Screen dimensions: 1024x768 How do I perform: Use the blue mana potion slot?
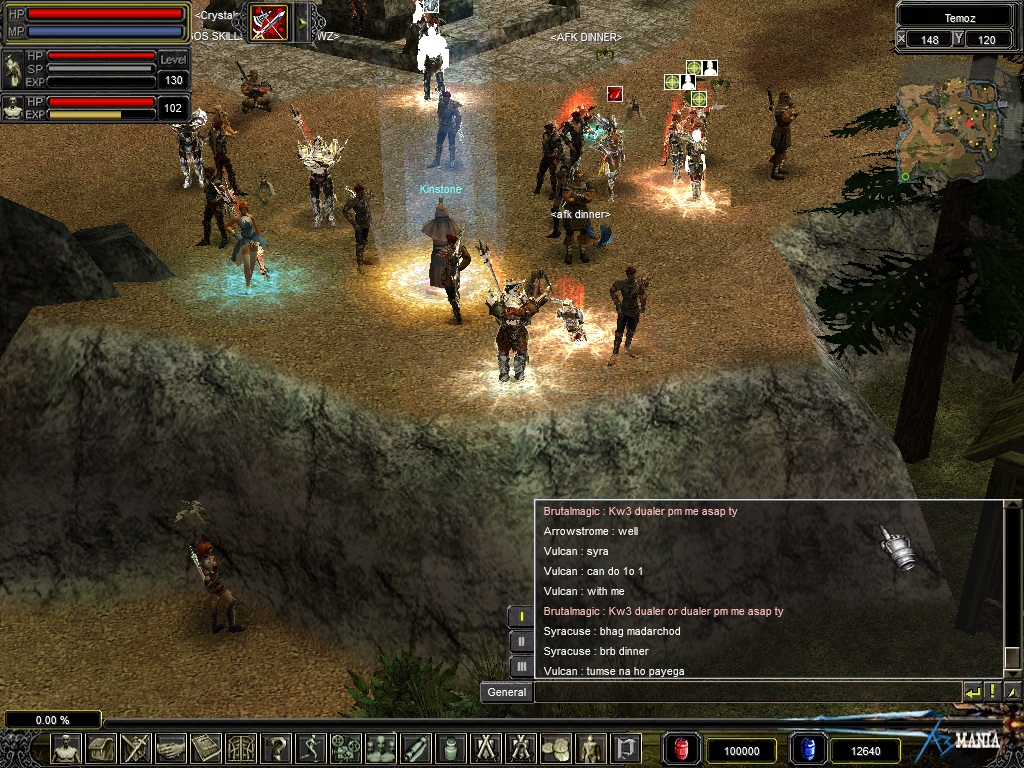(x=808, y=749)
